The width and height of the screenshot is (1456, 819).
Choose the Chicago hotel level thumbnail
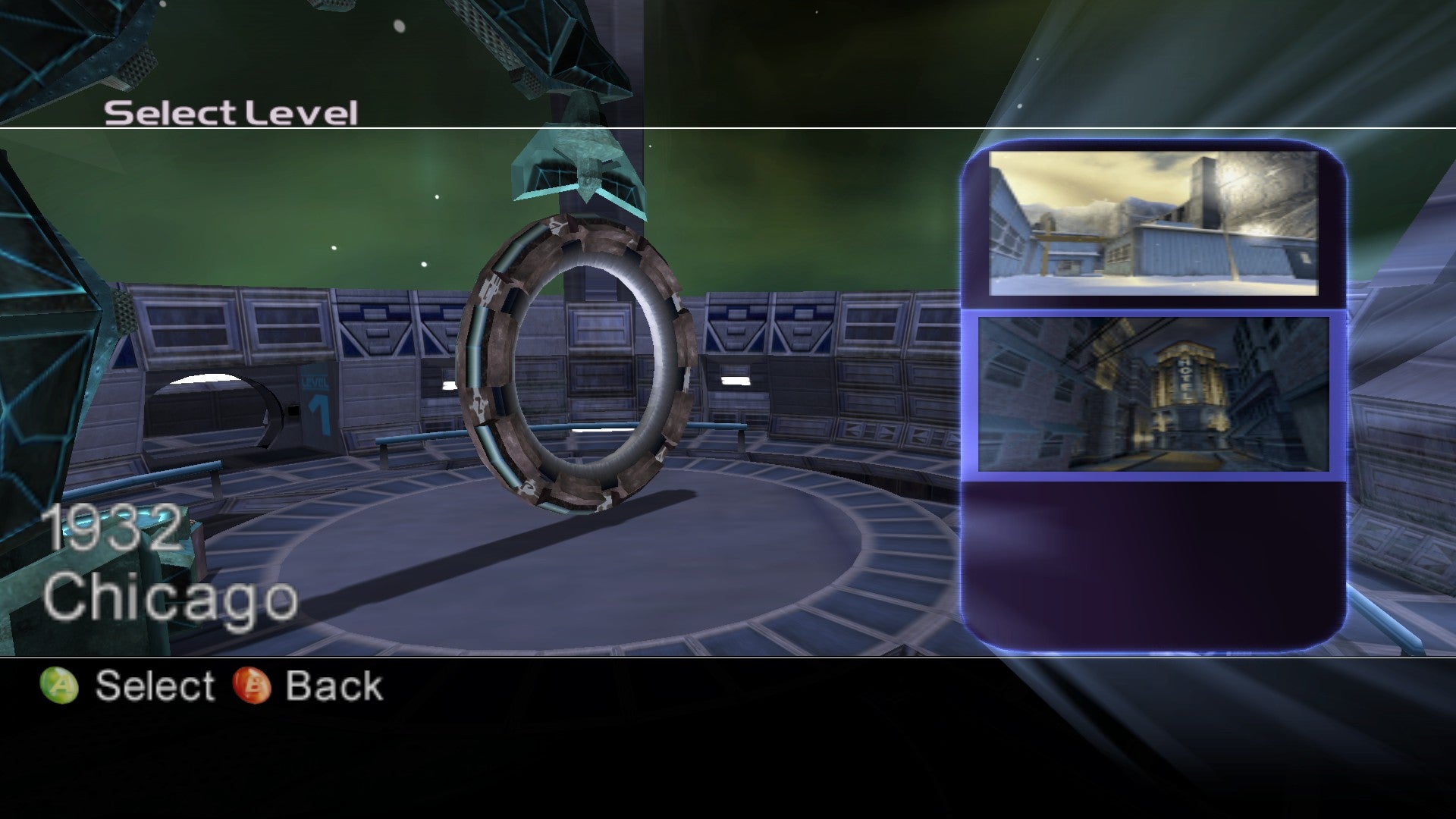coord(1153,394)
